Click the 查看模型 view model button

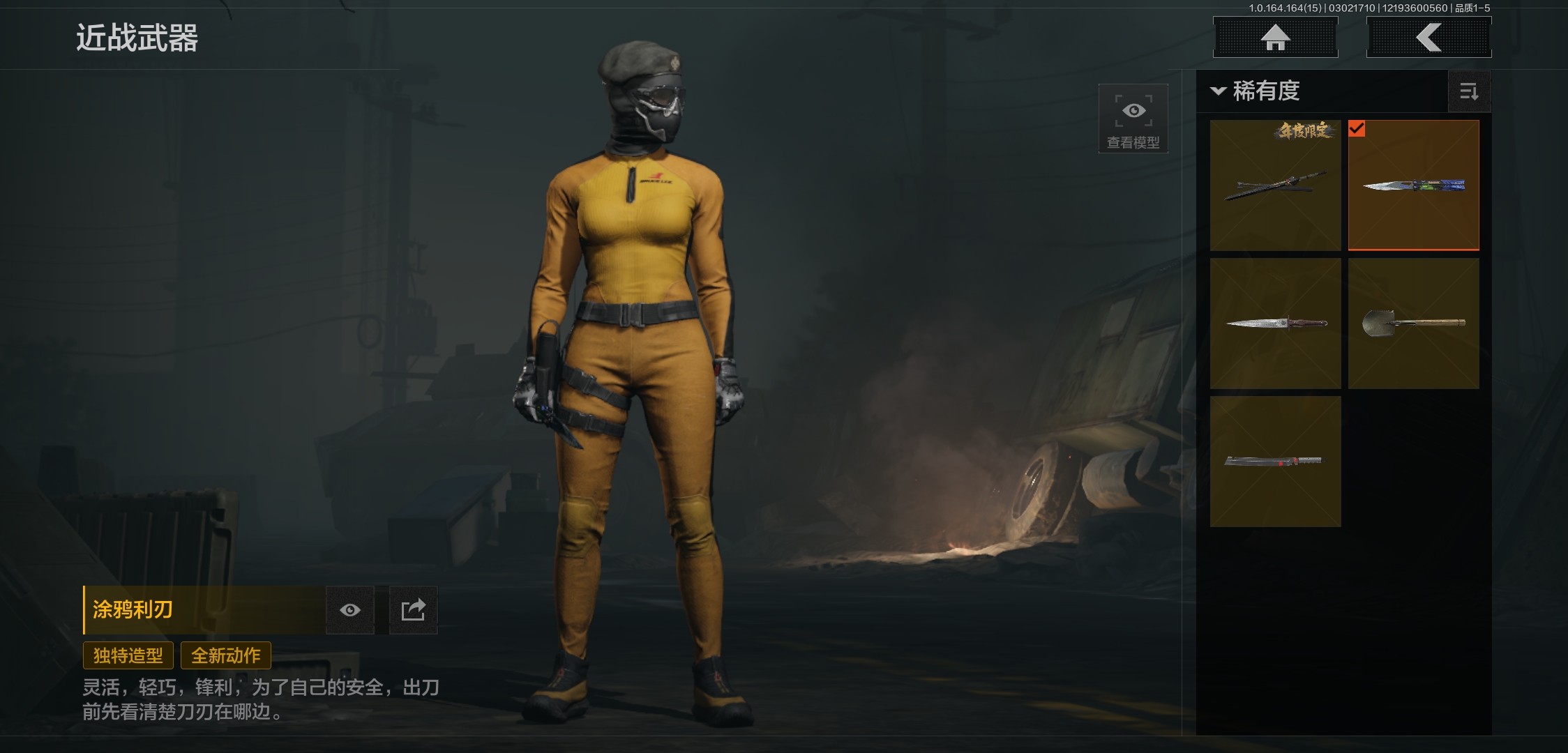pos(1133,119)
